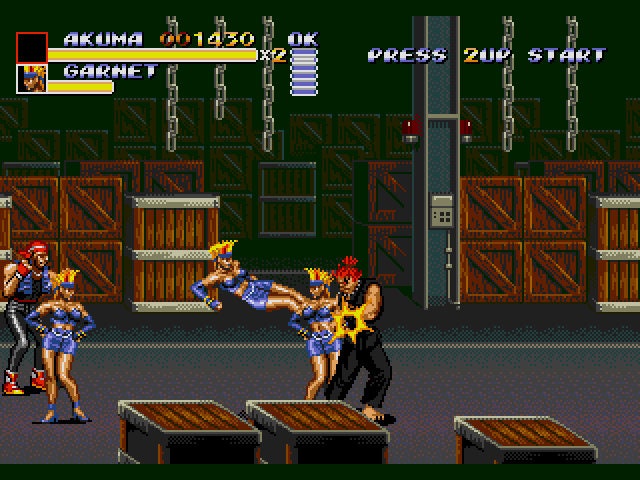Click the Garnet enemy portrait icon
This screenshot has height=480, width=640.
[32, 78]
